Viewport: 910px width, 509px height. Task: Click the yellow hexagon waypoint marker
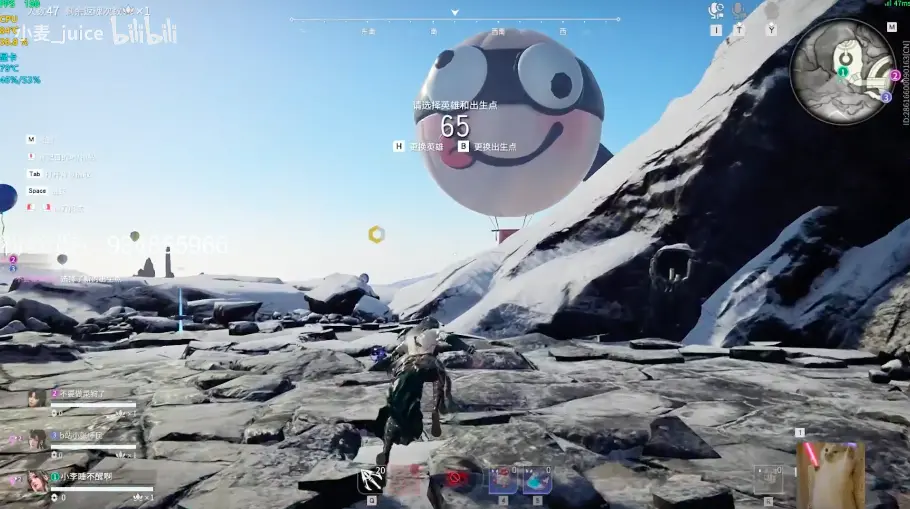[376, 234]
